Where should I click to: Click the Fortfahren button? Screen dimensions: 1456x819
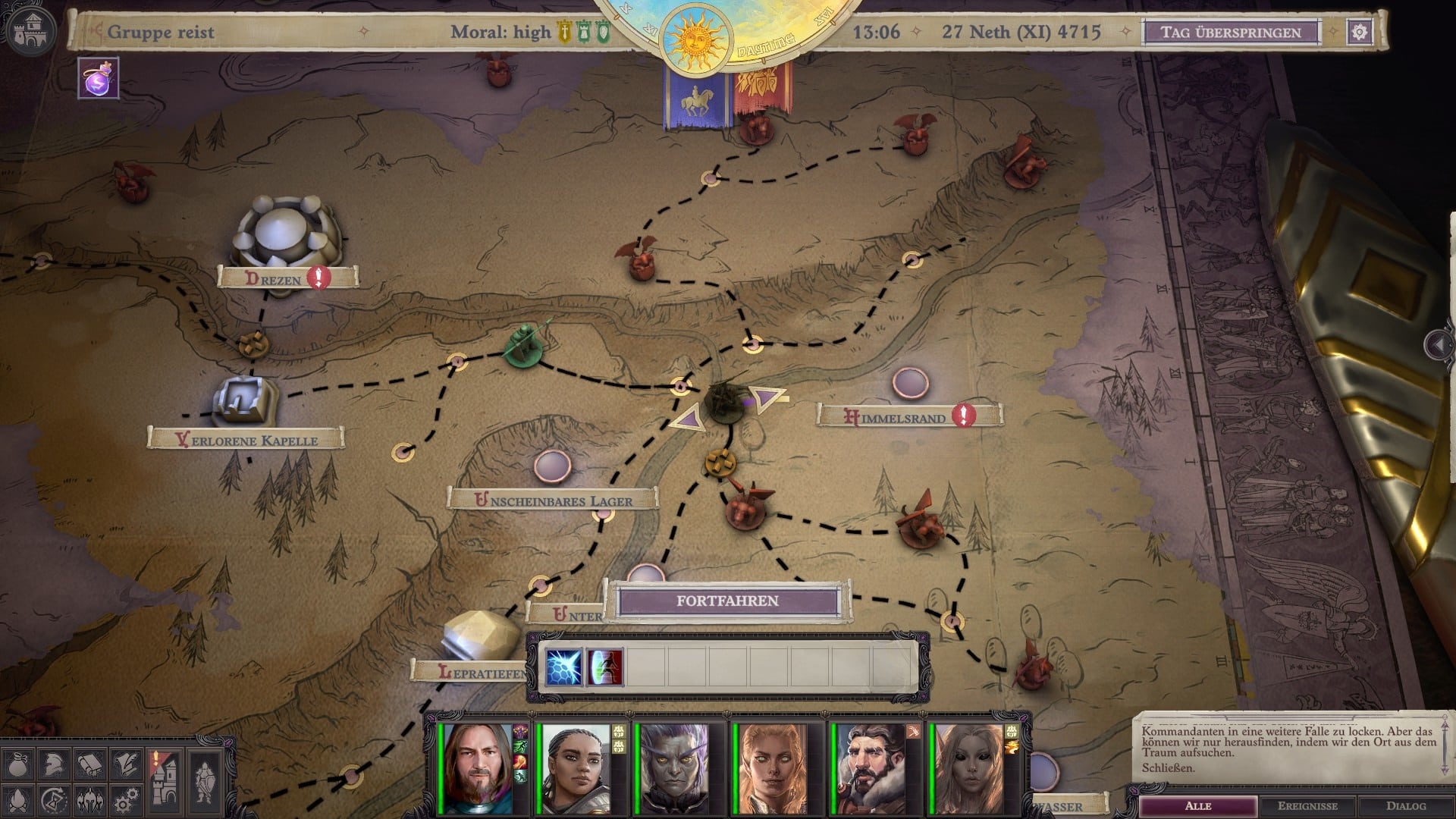727,601
